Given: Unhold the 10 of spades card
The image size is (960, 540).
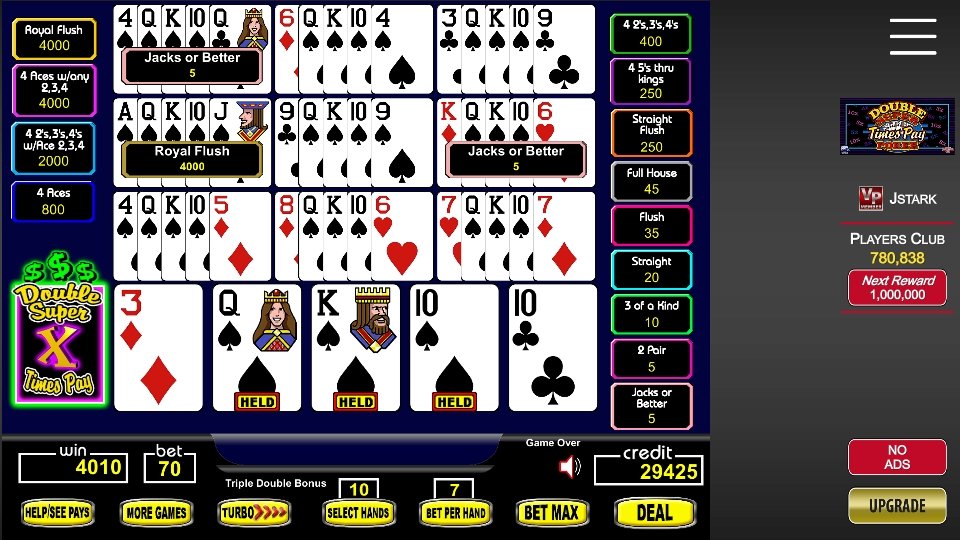Looking at the screenshot, I should pyautogui.click(x=453, y=348).
